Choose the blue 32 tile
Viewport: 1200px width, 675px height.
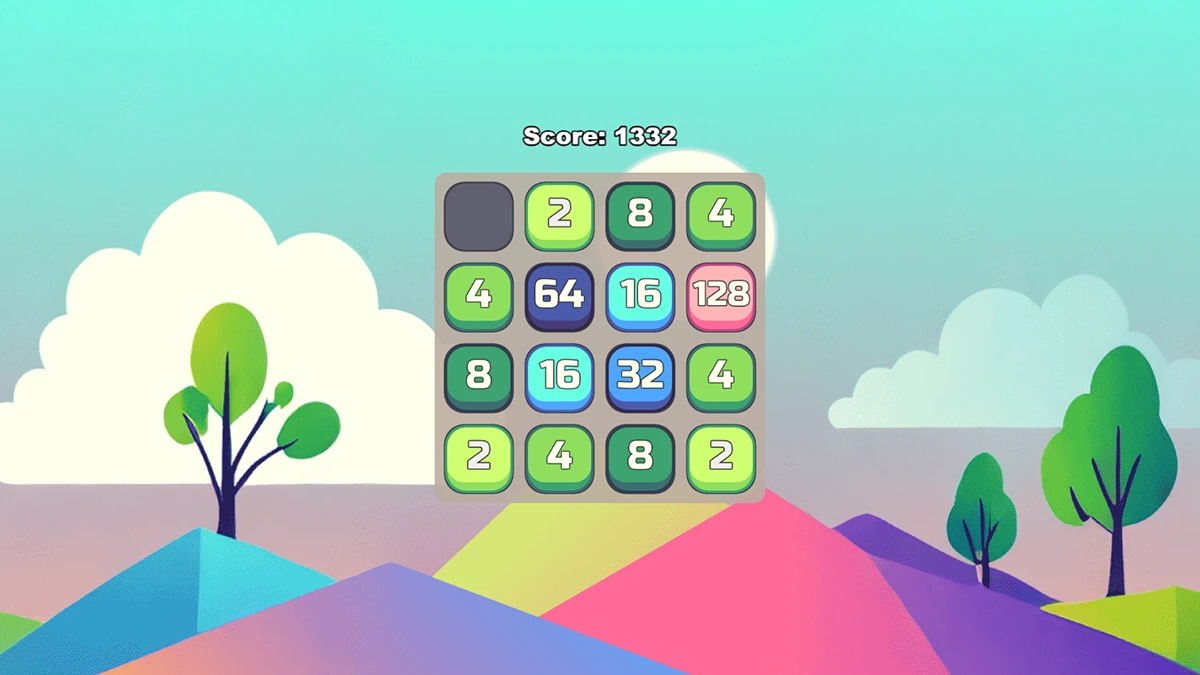click(640, 376)
